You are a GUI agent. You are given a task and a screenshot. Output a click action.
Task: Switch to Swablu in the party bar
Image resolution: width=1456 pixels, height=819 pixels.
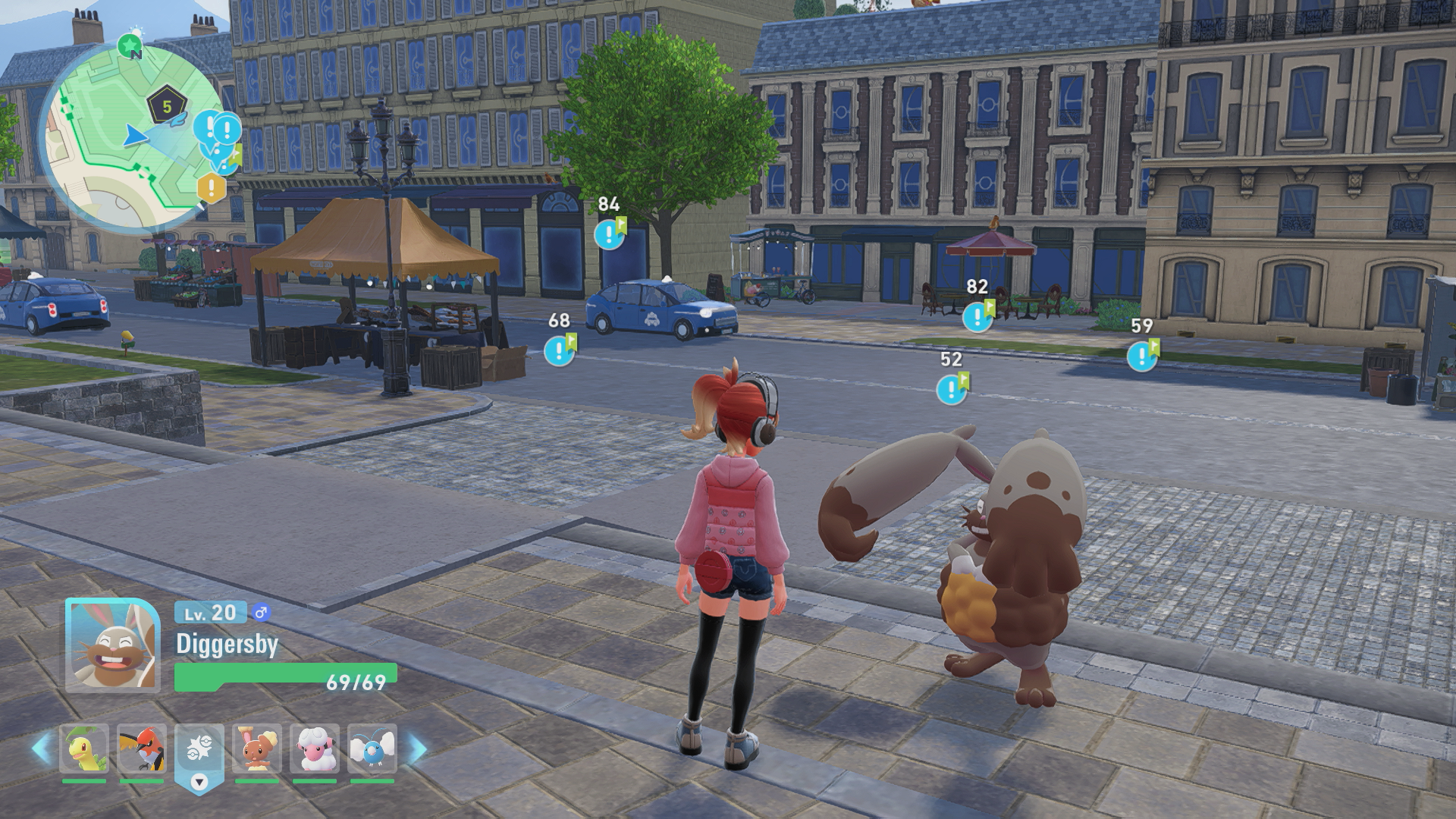372,749
